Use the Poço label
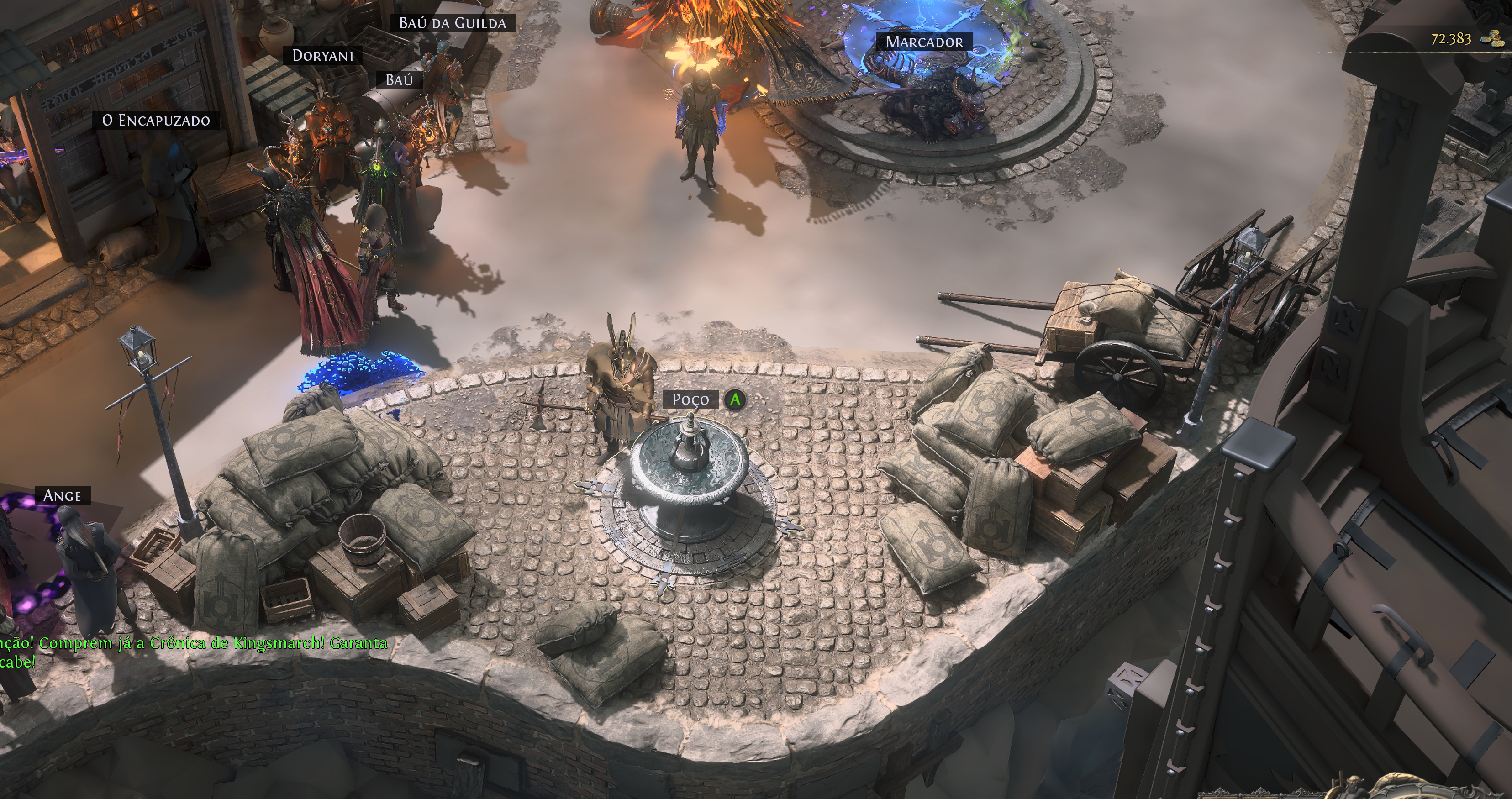Screen dimensions: 1512x799 coord(690,400)
